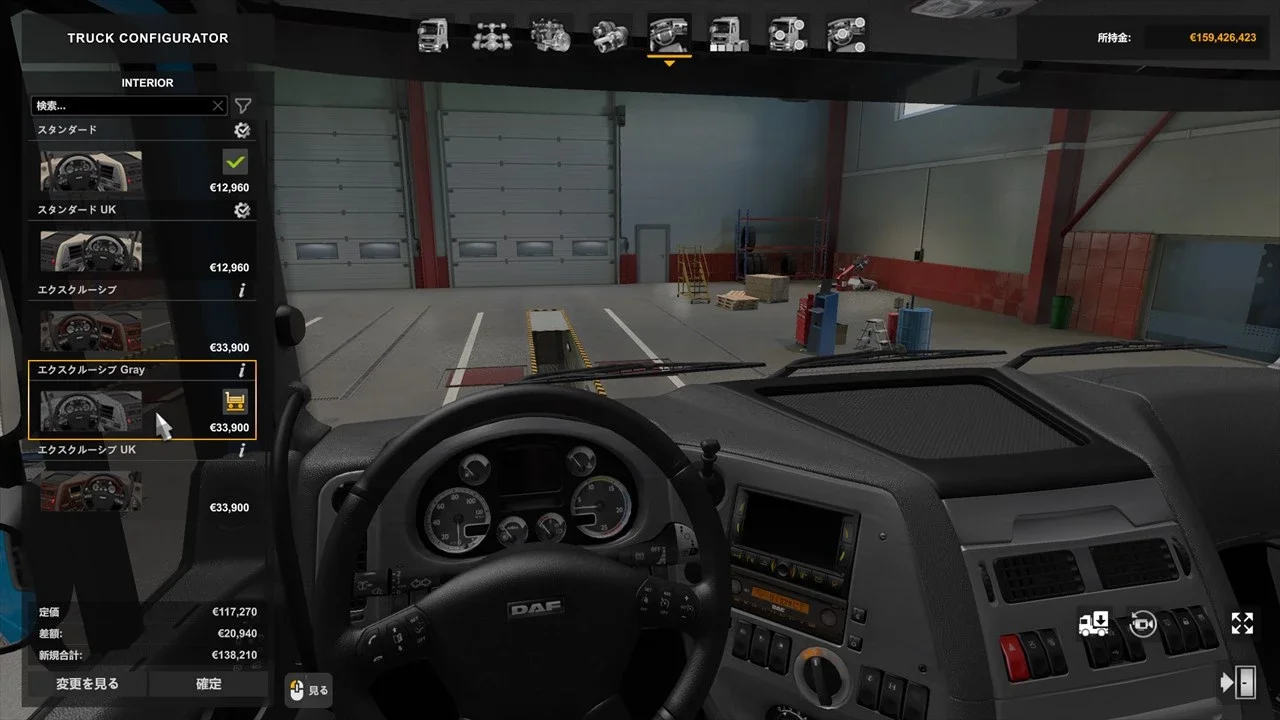
Task: Click the reset camera view icon
Action: (1141, 622)
